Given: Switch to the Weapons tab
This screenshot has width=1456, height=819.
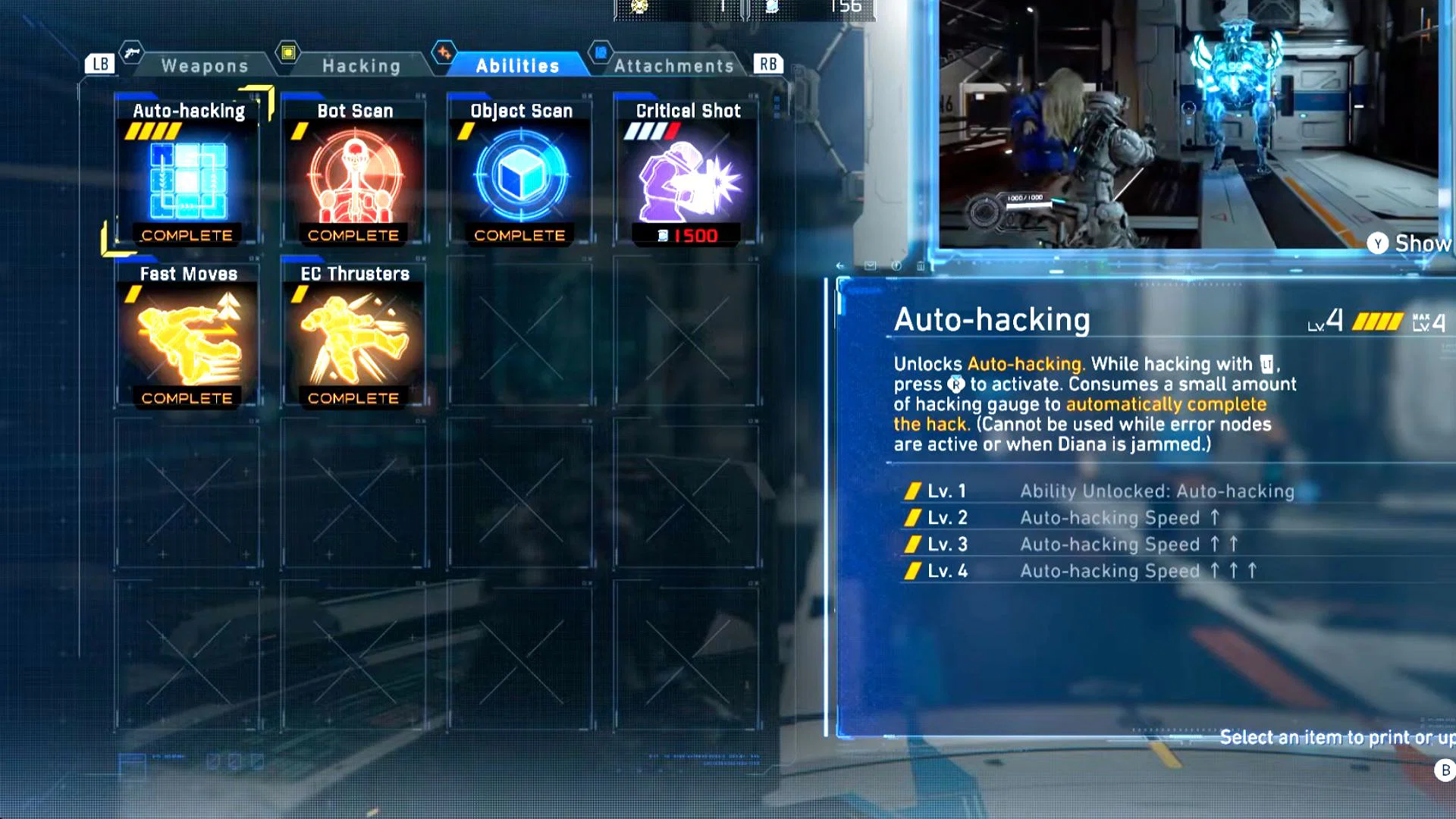Looking at the screenshot, I should (x=203, y=65).
